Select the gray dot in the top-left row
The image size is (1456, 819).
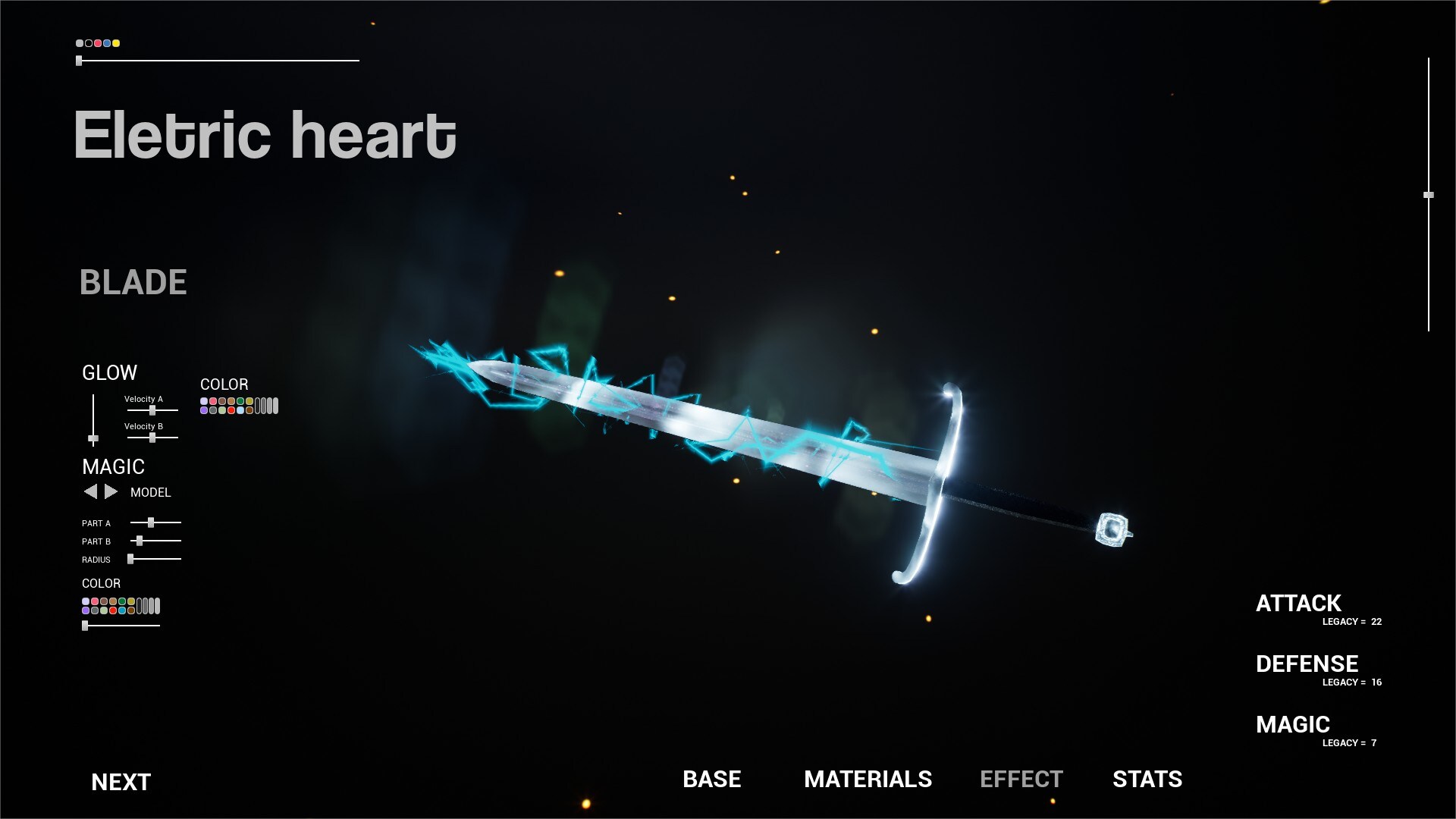coord(80,43)
